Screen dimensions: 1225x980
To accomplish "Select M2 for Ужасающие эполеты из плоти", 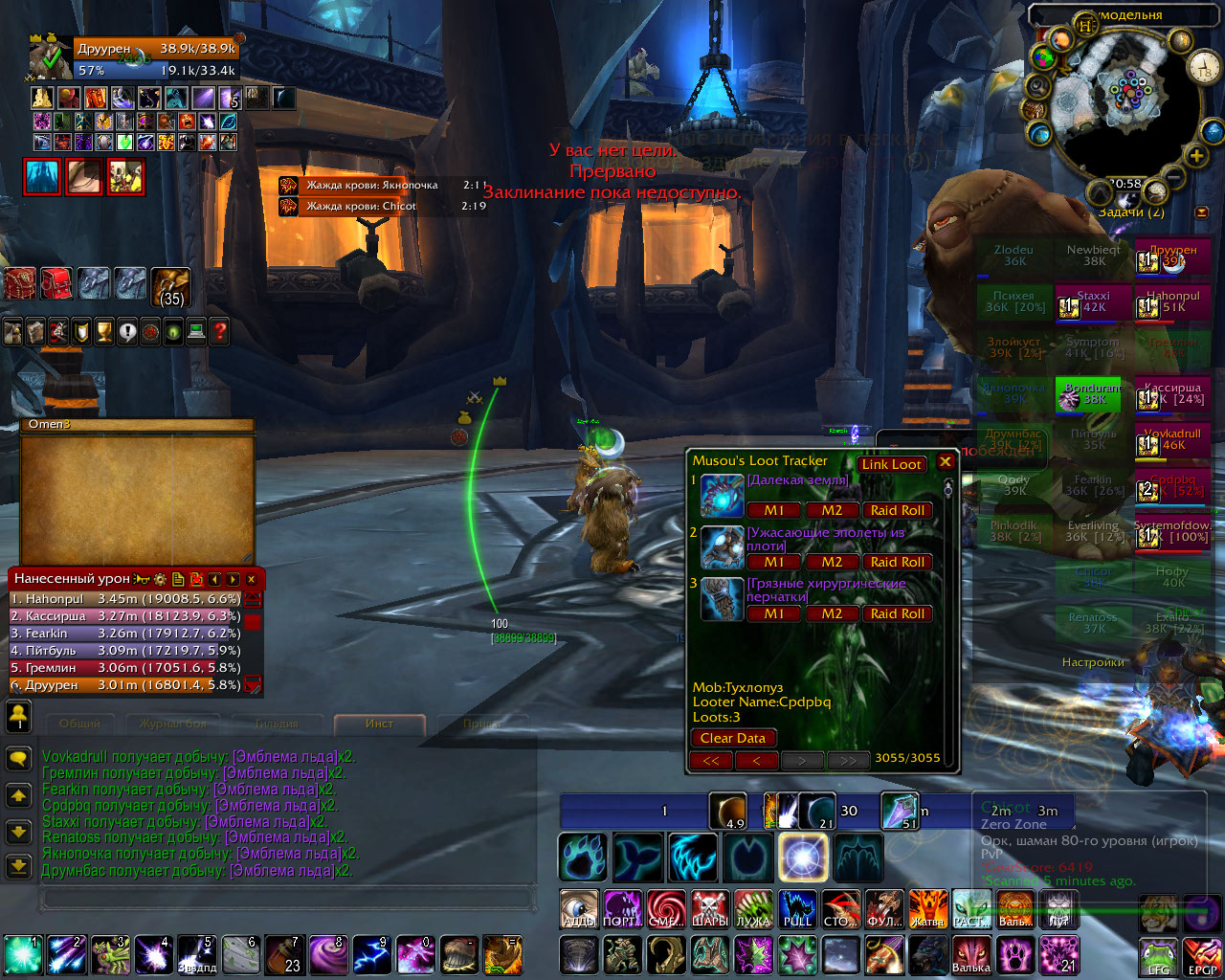I will point(832,562).
